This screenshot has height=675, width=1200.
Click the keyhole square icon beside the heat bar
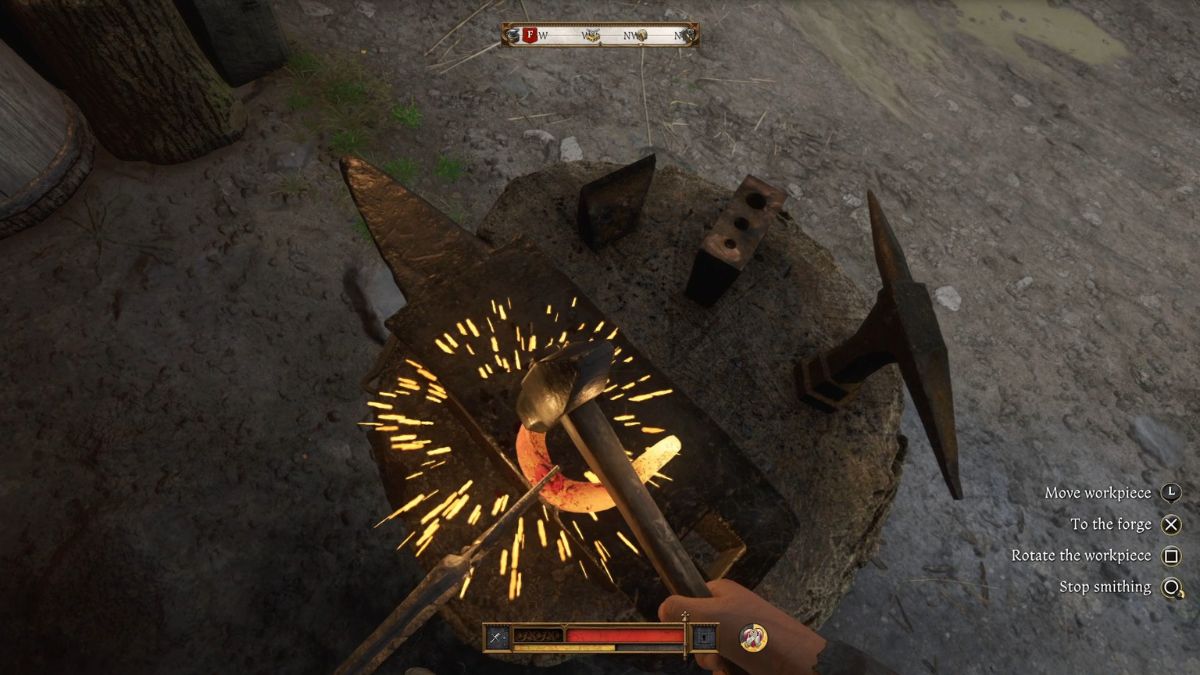(704, 636)
